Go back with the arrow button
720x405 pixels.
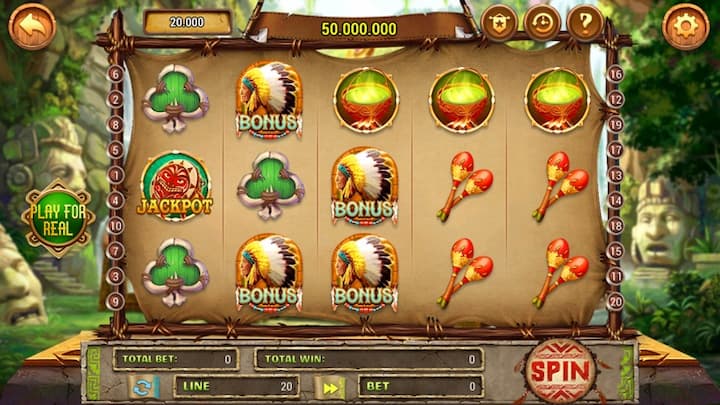coord(31,26)
